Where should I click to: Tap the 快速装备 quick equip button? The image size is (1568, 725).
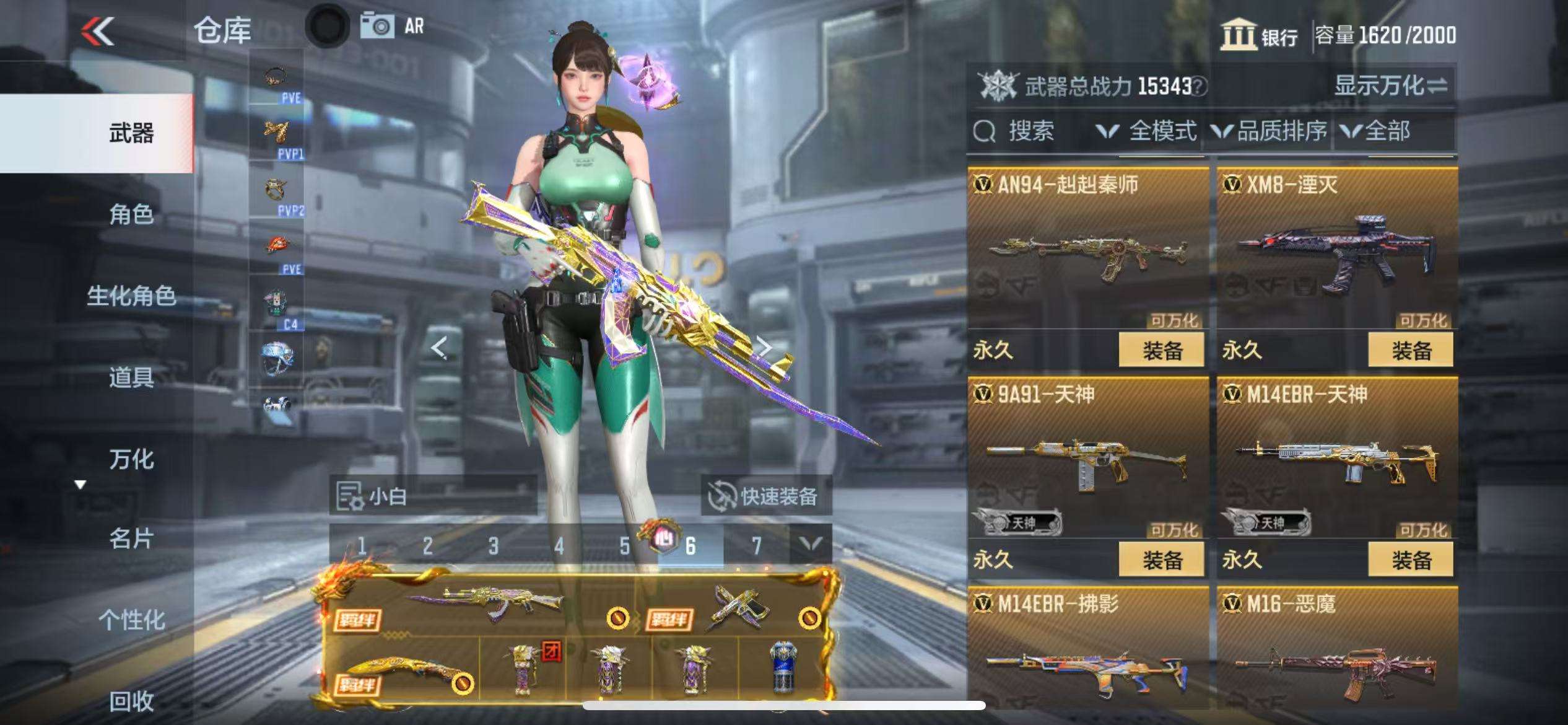coord(765,496)
